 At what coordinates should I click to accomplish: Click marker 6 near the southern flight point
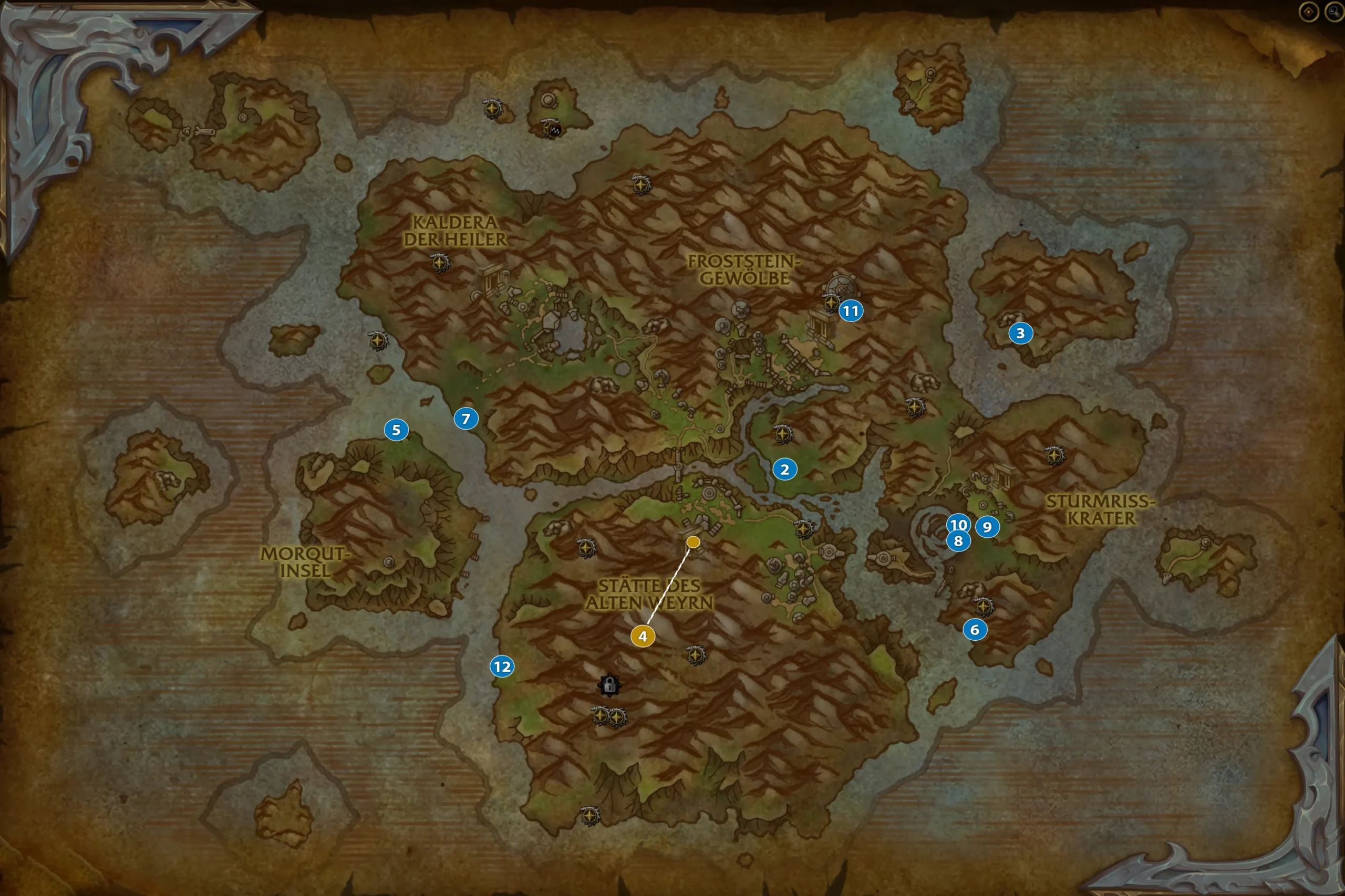click(x=975, y=630)
